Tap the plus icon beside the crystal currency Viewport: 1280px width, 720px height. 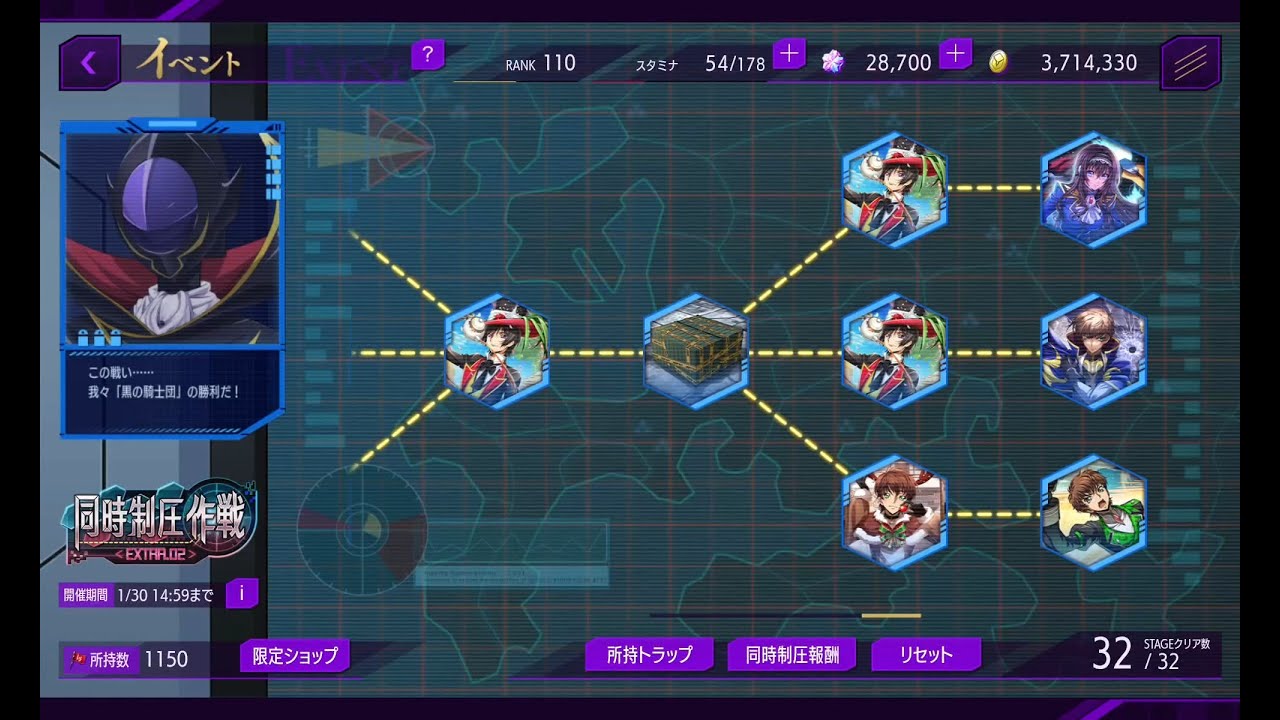(956, 53)
